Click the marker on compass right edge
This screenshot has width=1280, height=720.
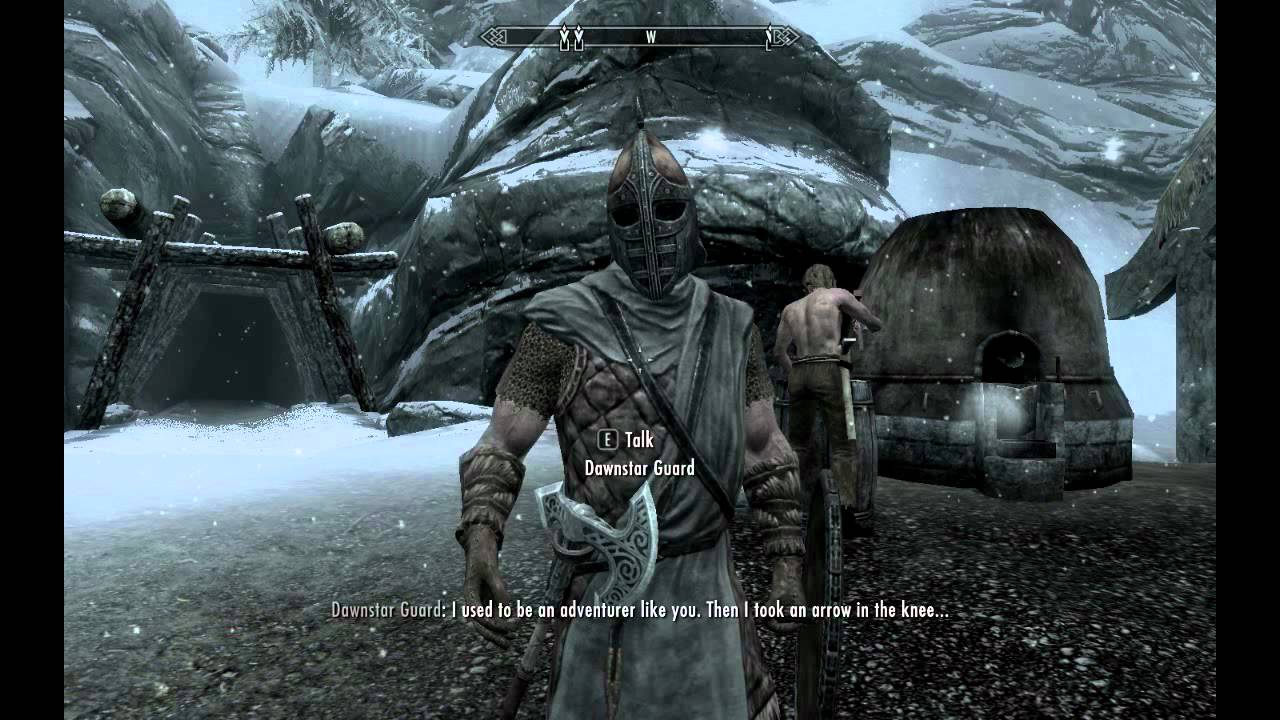[770, 34]
